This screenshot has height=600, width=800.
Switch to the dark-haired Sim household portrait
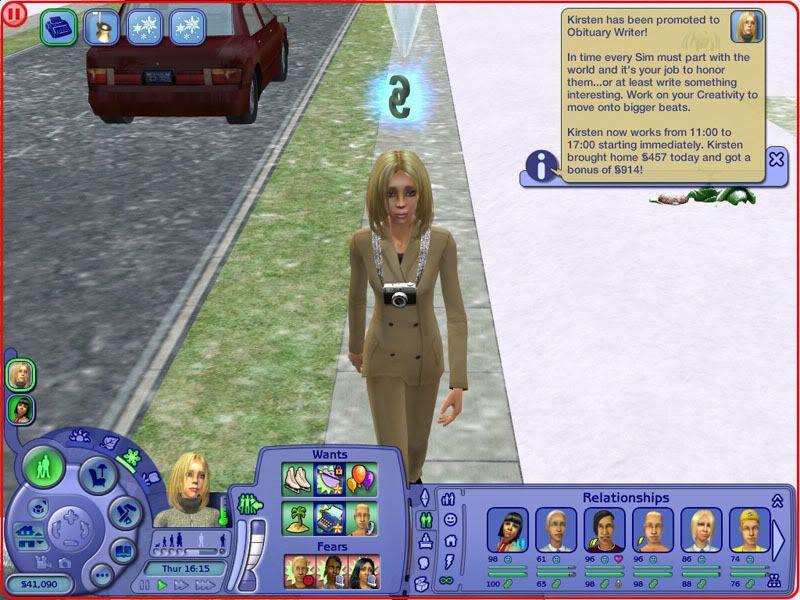20,408
